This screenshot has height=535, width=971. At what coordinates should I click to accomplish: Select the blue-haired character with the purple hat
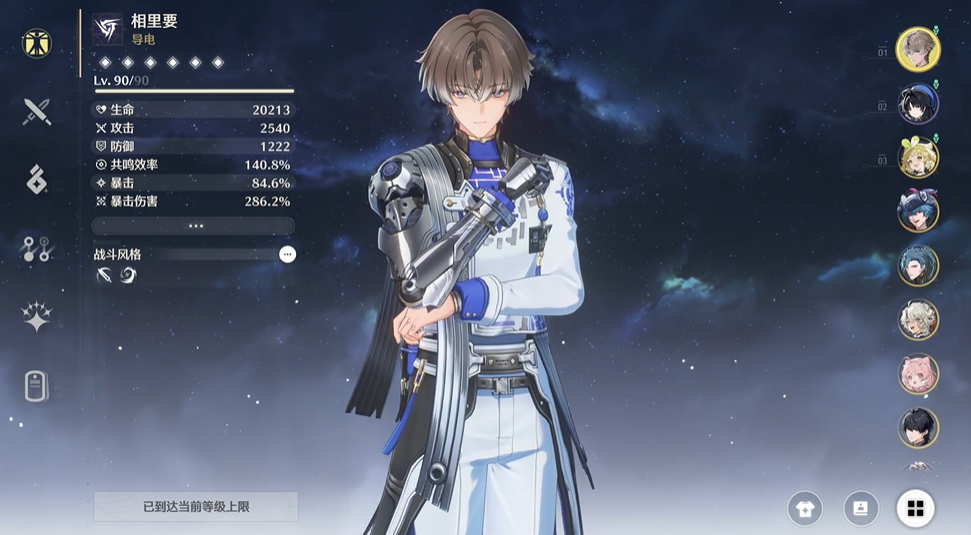pos(917,211)
